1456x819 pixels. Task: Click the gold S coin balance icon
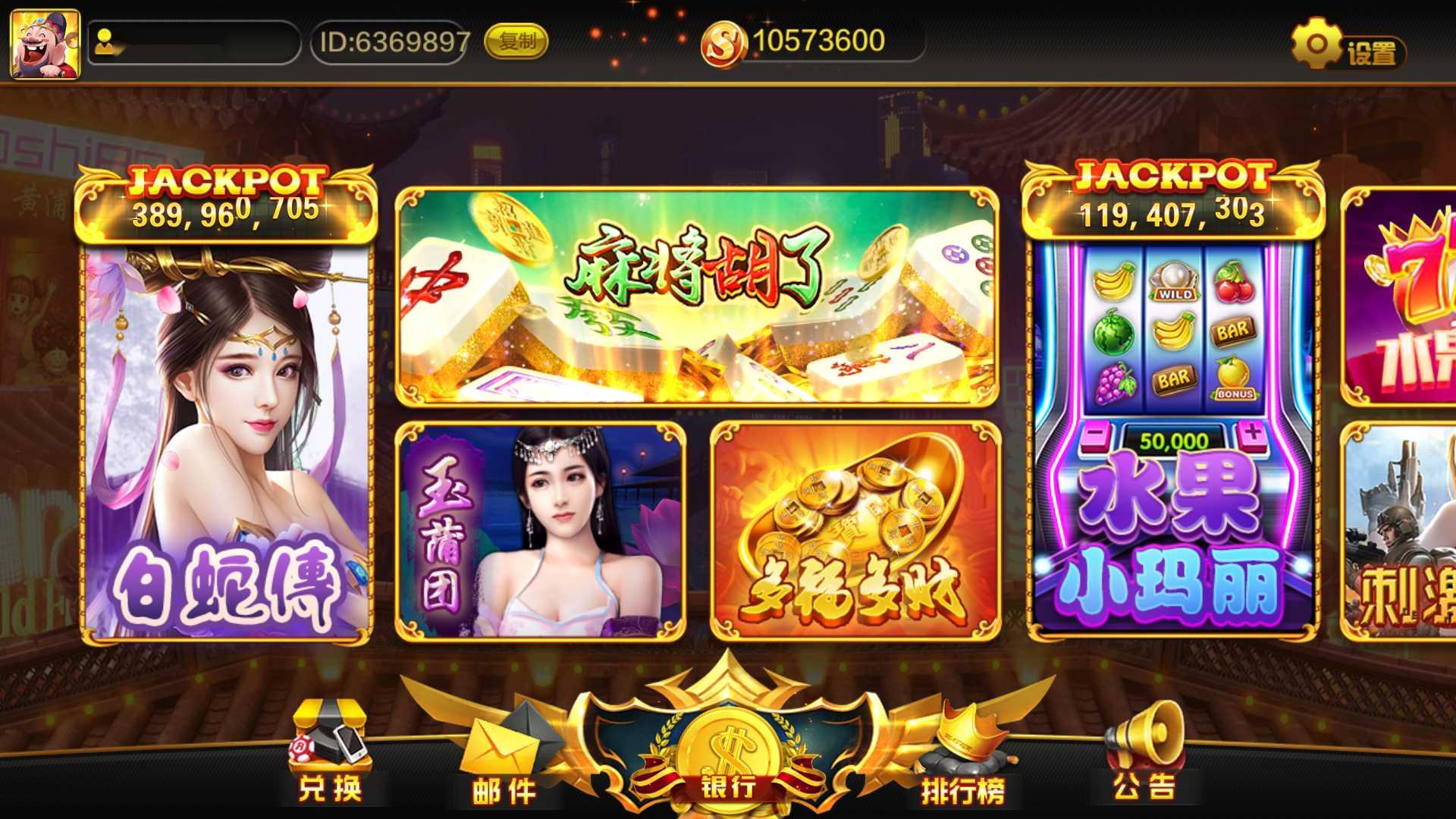click(724, 42)
